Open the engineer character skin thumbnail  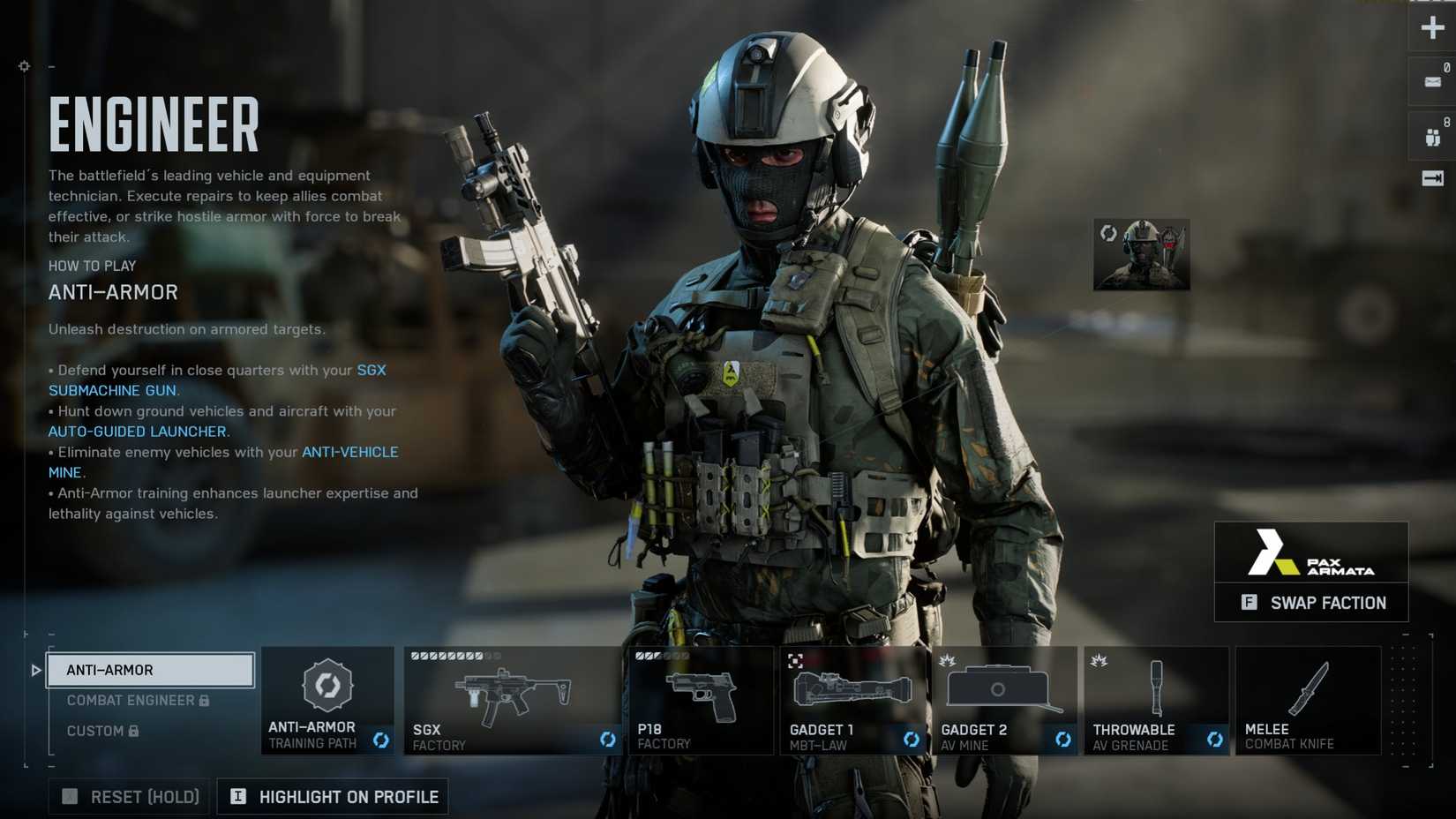[x=1141, y=255]
